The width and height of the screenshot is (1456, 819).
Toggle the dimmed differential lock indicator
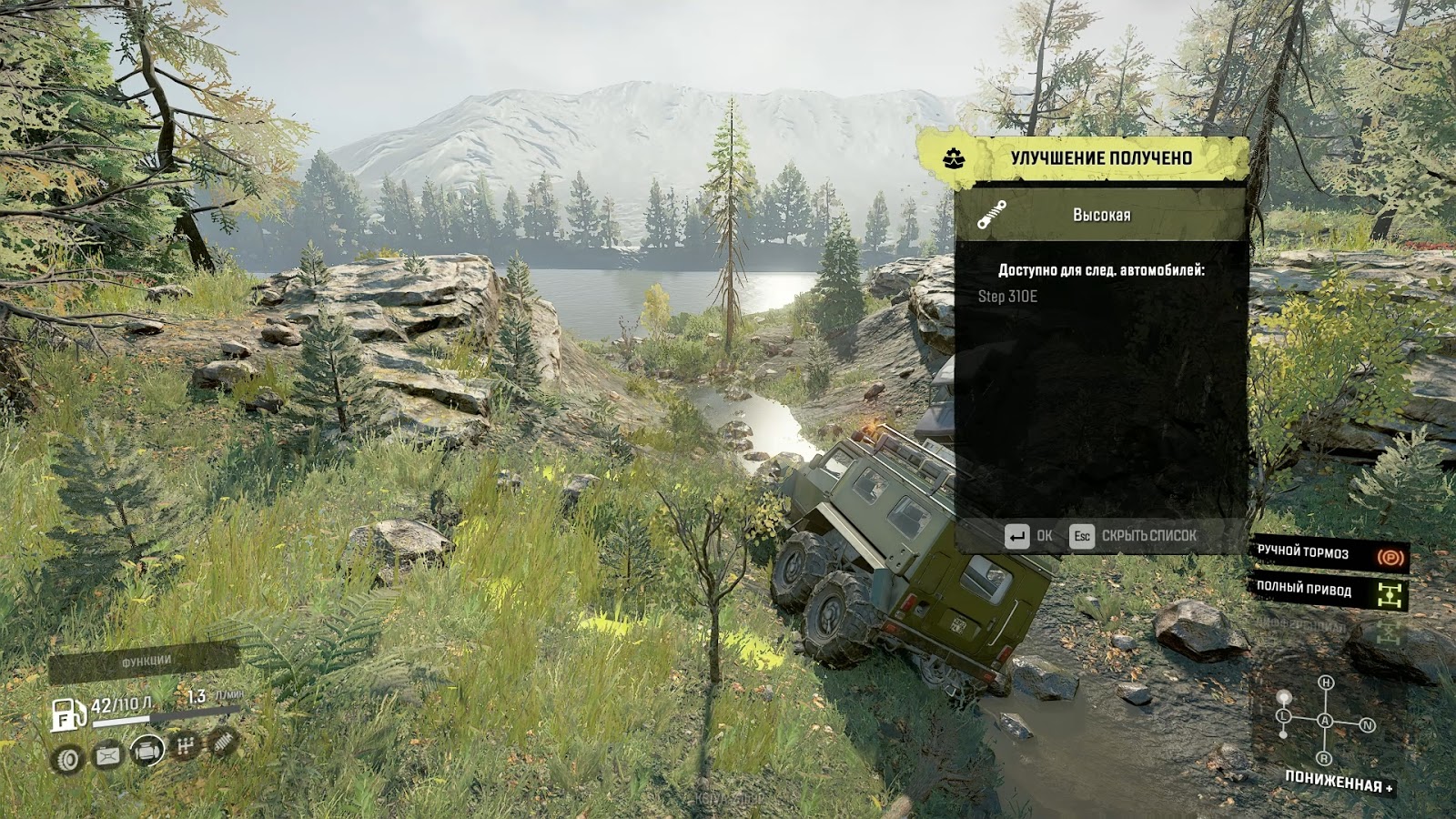(1330, 628)
